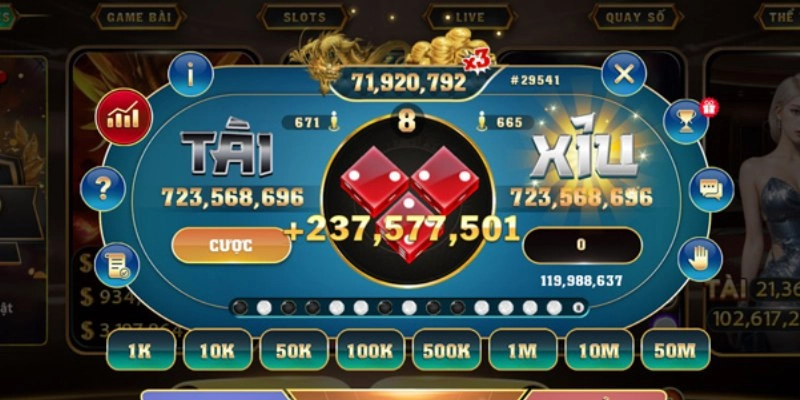The height and width of the screenshot is (400, 800).
Task: Pick the 100K chip
Action: point(370,350)
